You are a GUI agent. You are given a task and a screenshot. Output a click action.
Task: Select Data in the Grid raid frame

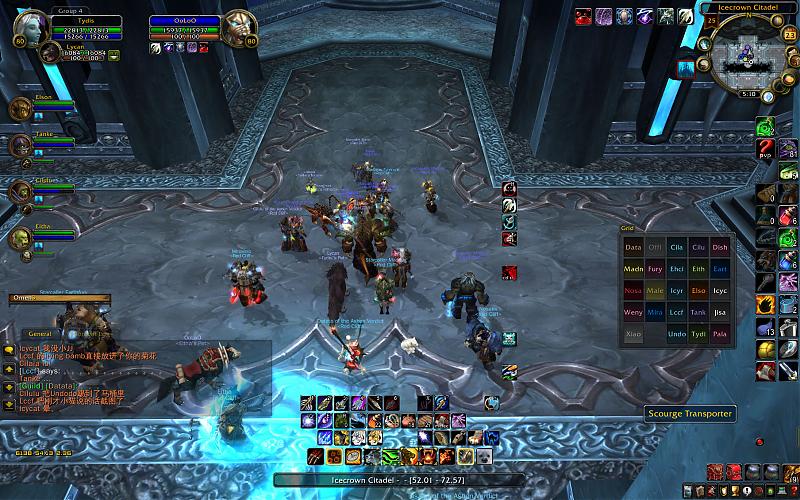[633, 247]
